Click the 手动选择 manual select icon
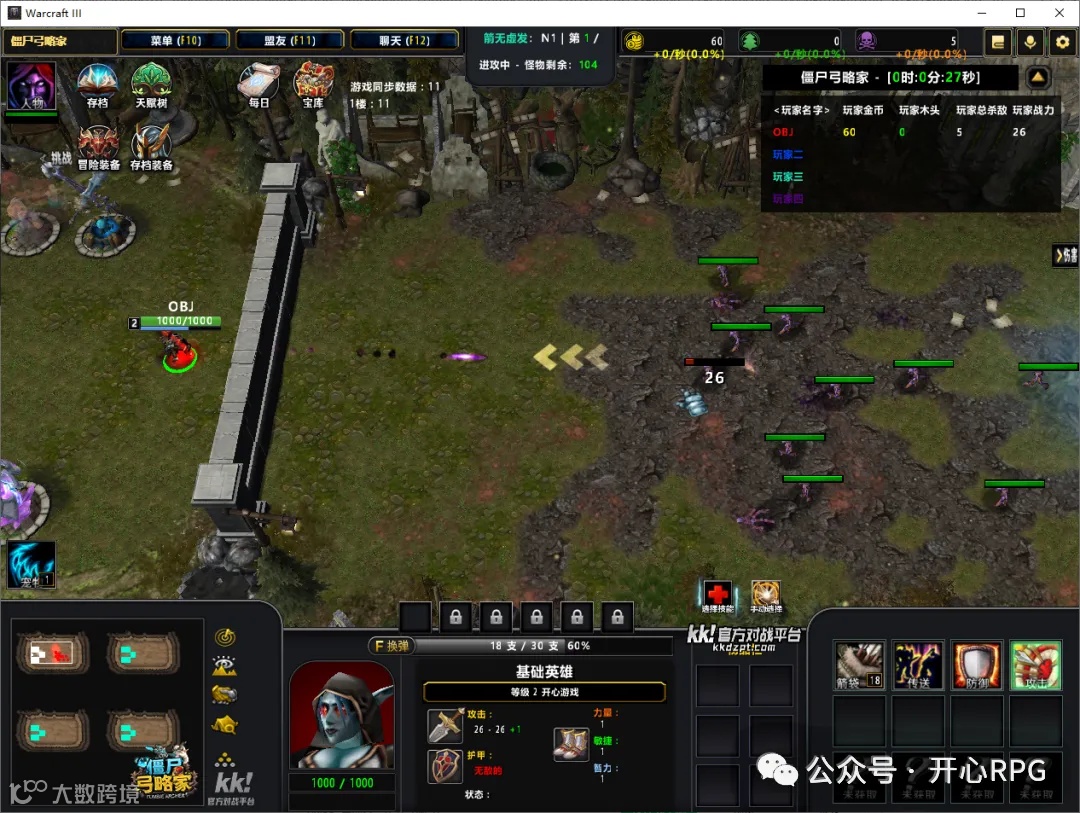Screen dimensions: 1080x813 pyautogui.click(x=766, y=595)
